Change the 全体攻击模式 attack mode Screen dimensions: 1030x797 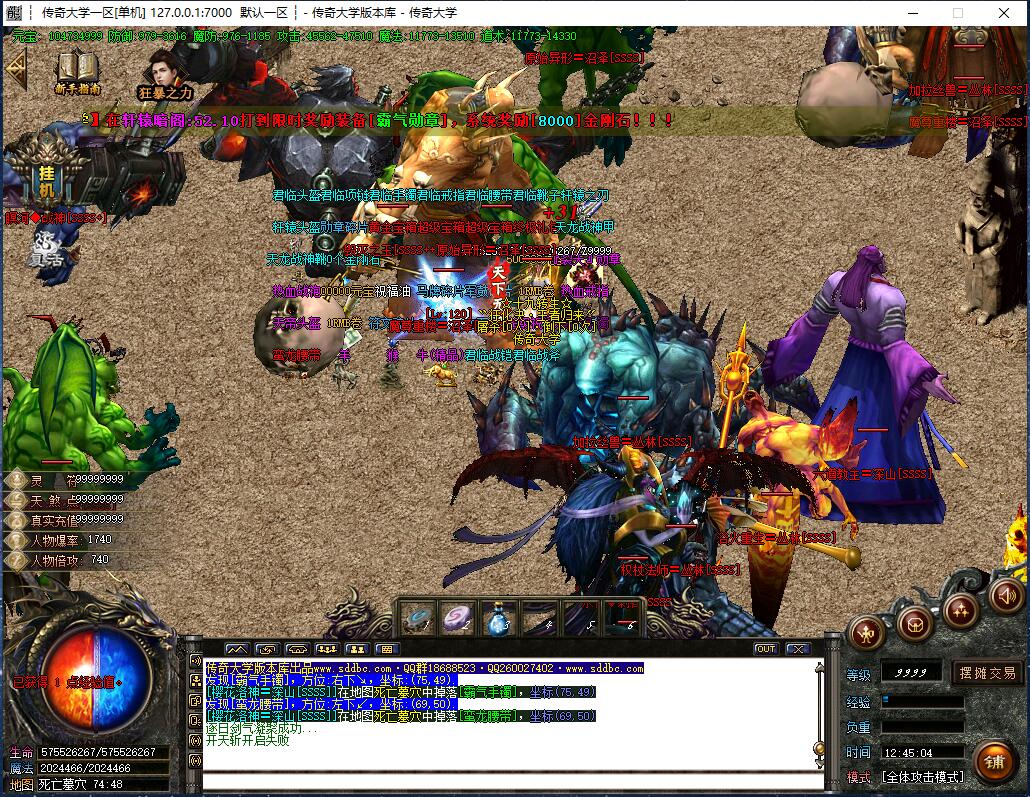point(922,776)
